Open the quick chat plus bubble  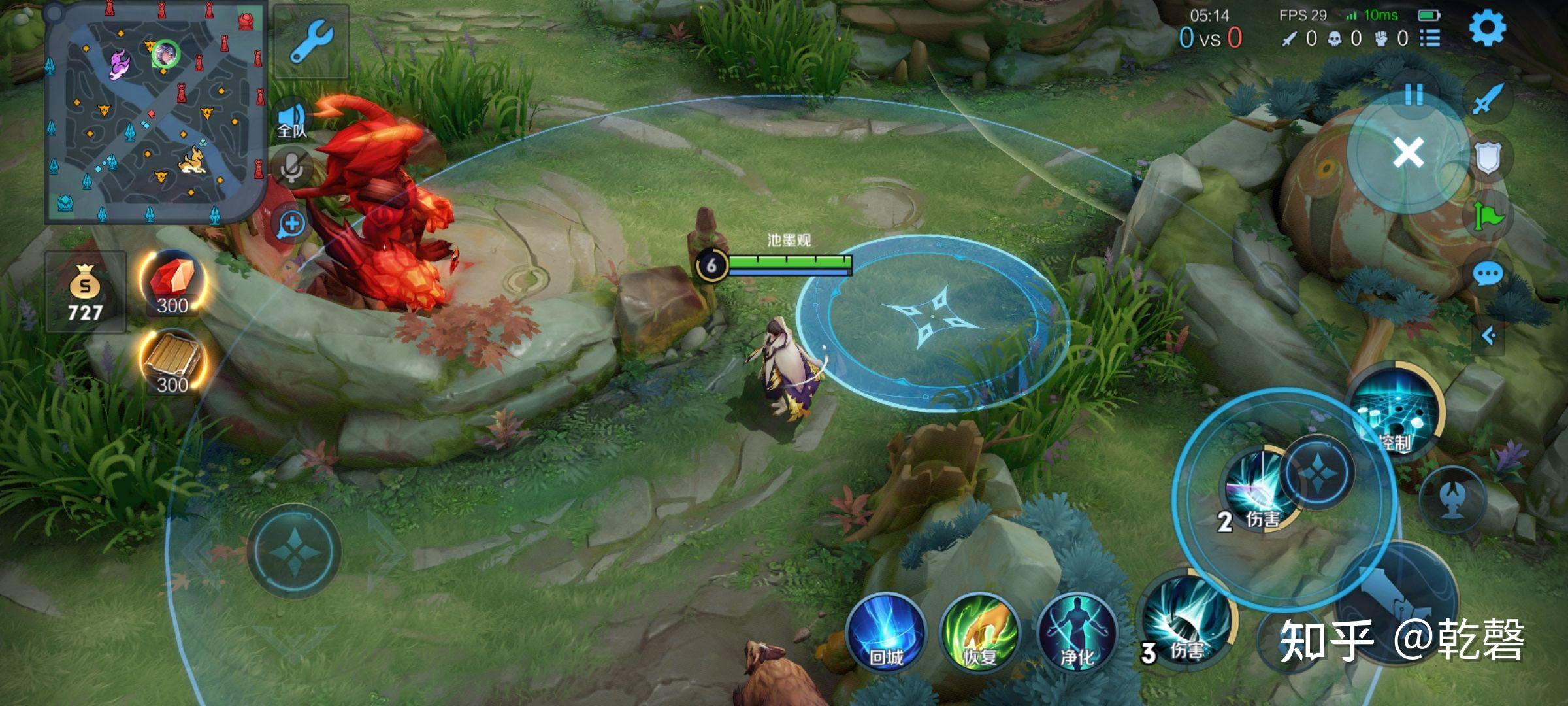pyautogui.click(x=291, y=224)
